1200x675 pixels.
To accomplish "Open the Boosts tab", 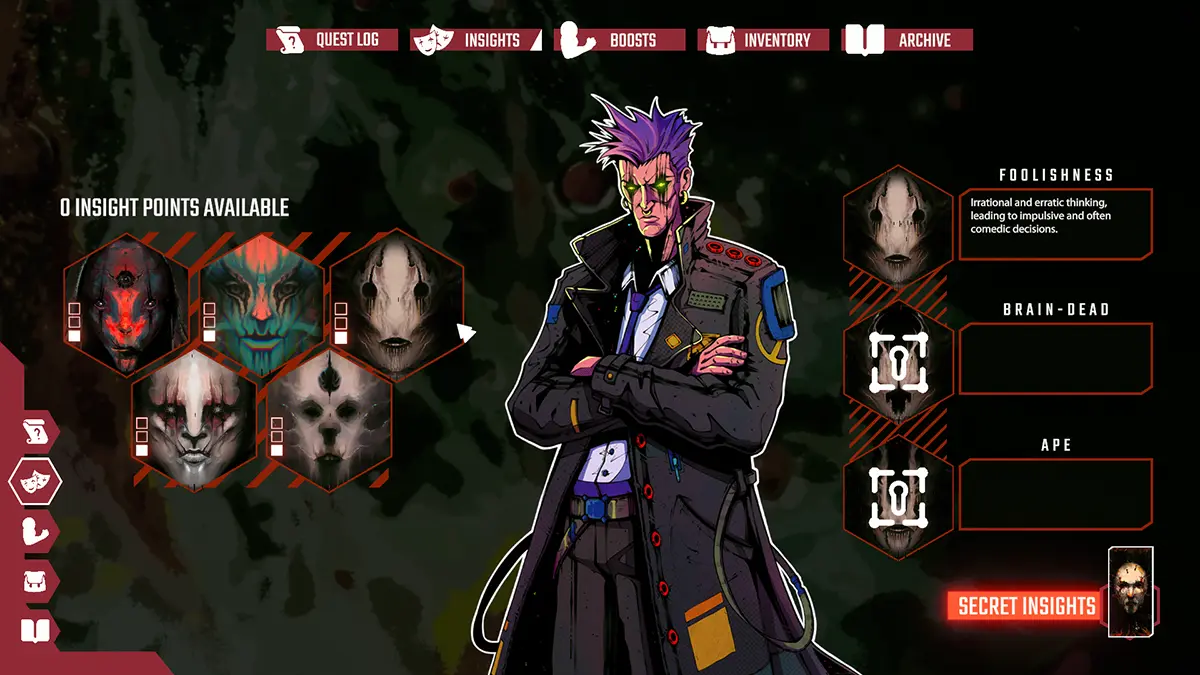I will [x=621, y=40].
